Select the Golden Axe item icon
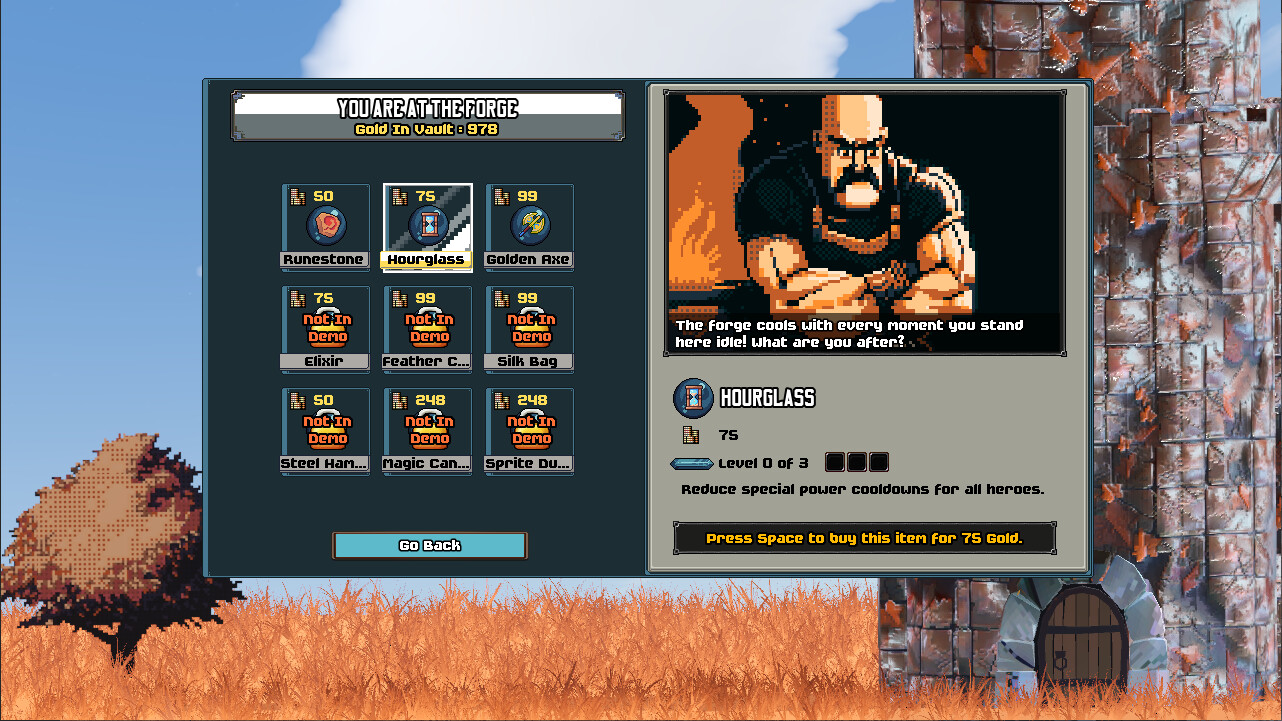 528,228
